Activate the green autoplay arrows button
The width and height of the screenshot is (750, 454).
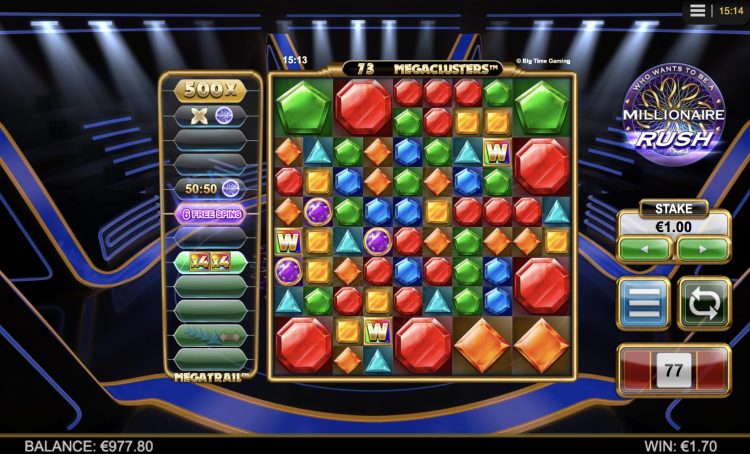click(x=704, y=304)
